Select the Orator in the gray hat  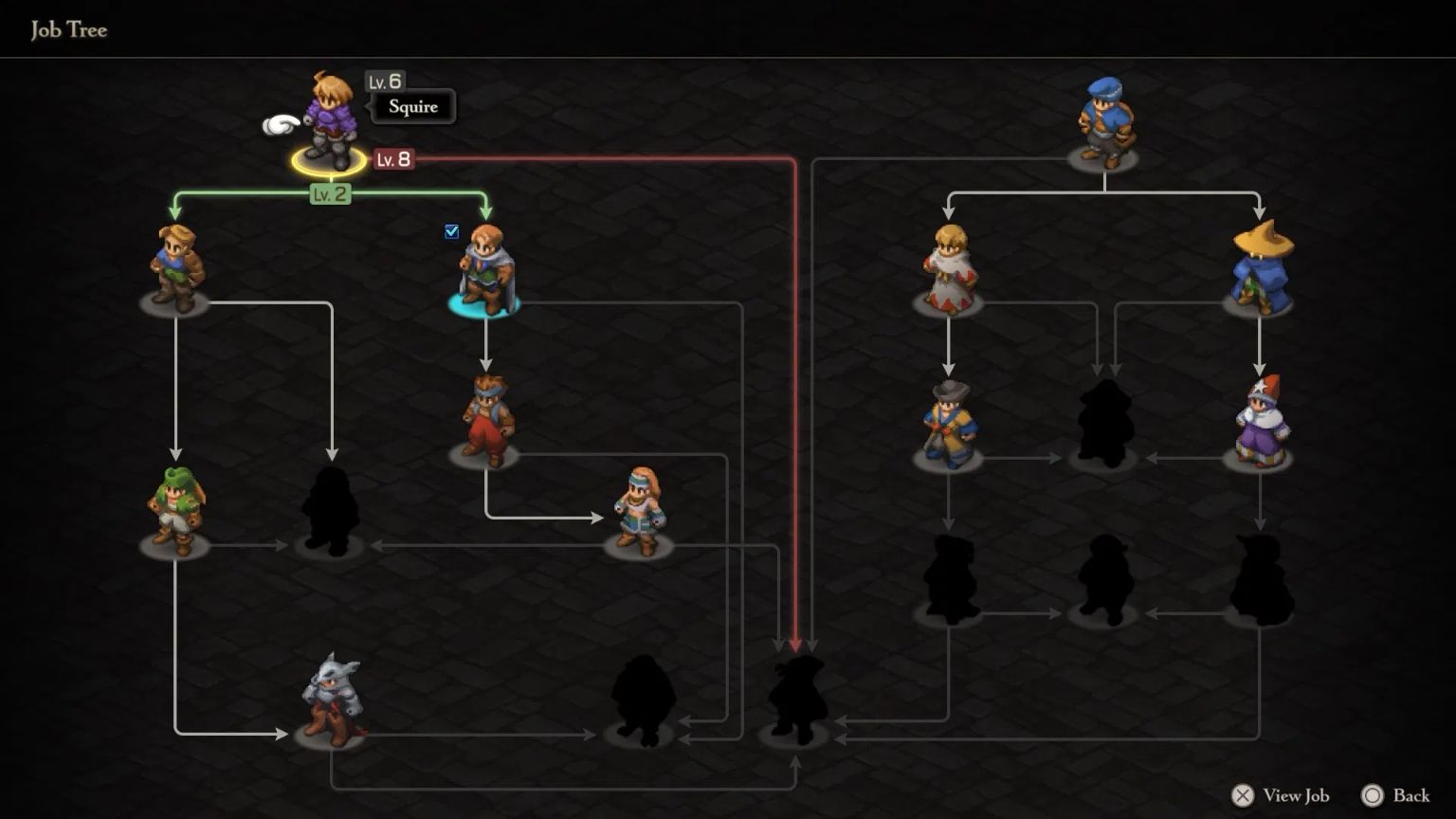click(948, 422)
